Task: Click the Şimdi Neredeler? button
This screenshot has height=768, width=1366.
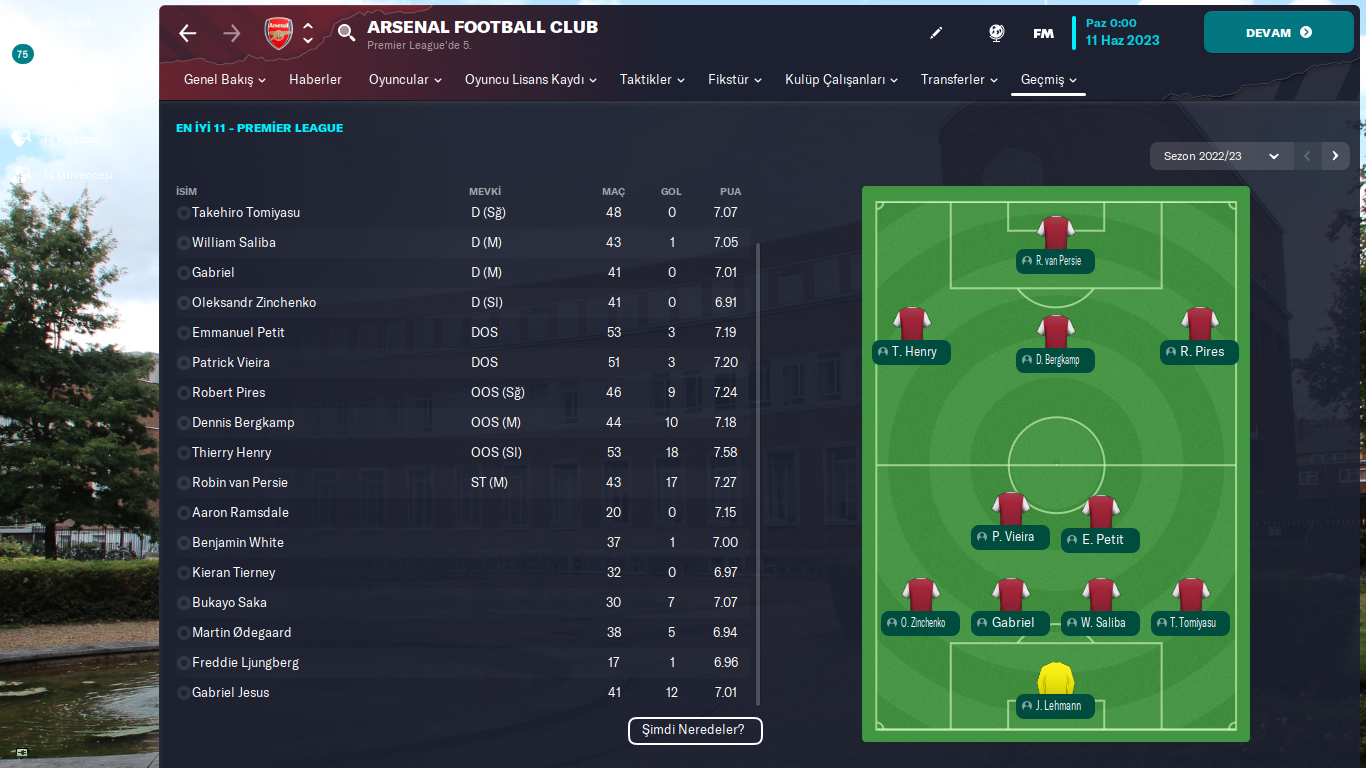Action: tap(695, 730)
